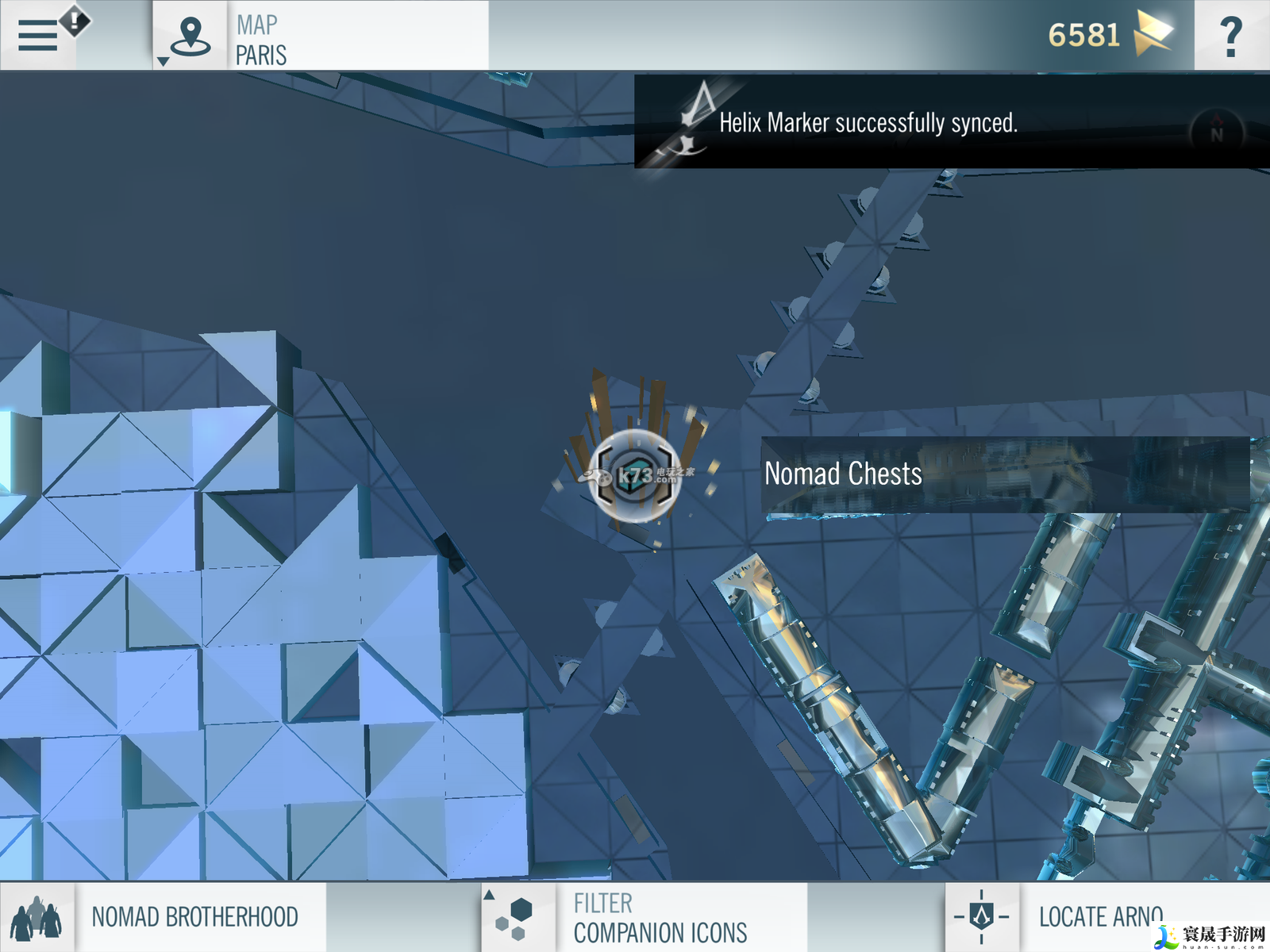Open the Nomad Brotherhood screen
This screenshot has width=1270, height=952.
pos(163,917)
